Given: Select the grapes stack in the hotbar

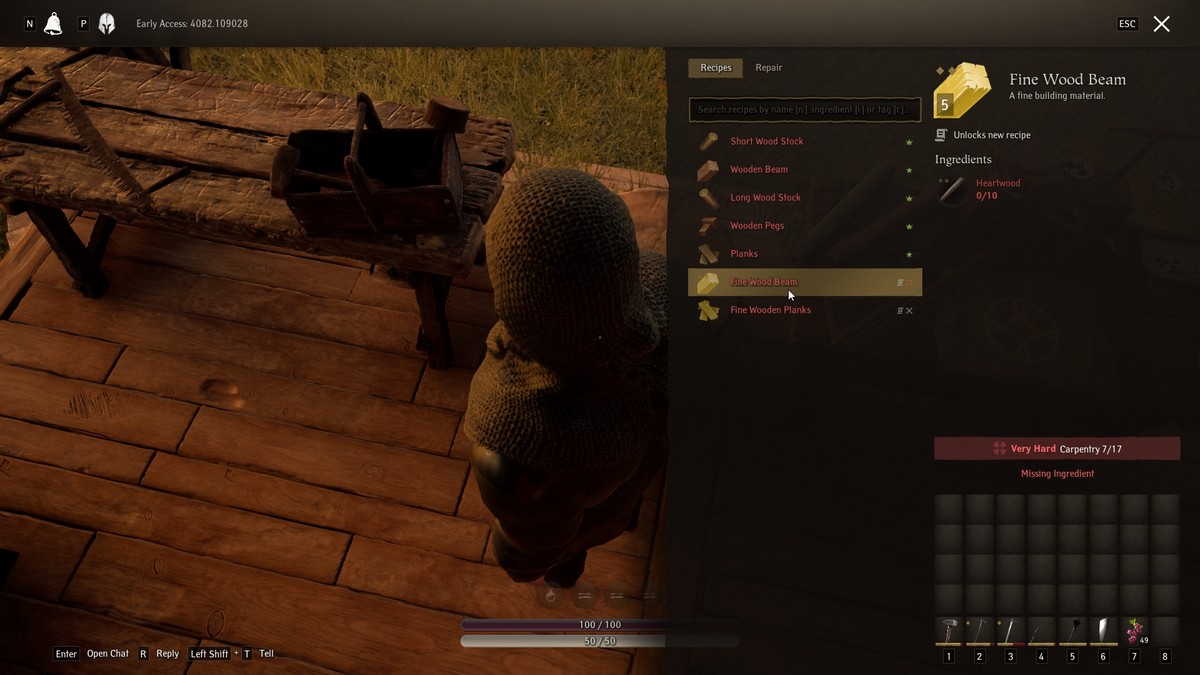Looking at the screenshot, I should pyautogui.click(x=1134, y=631).
